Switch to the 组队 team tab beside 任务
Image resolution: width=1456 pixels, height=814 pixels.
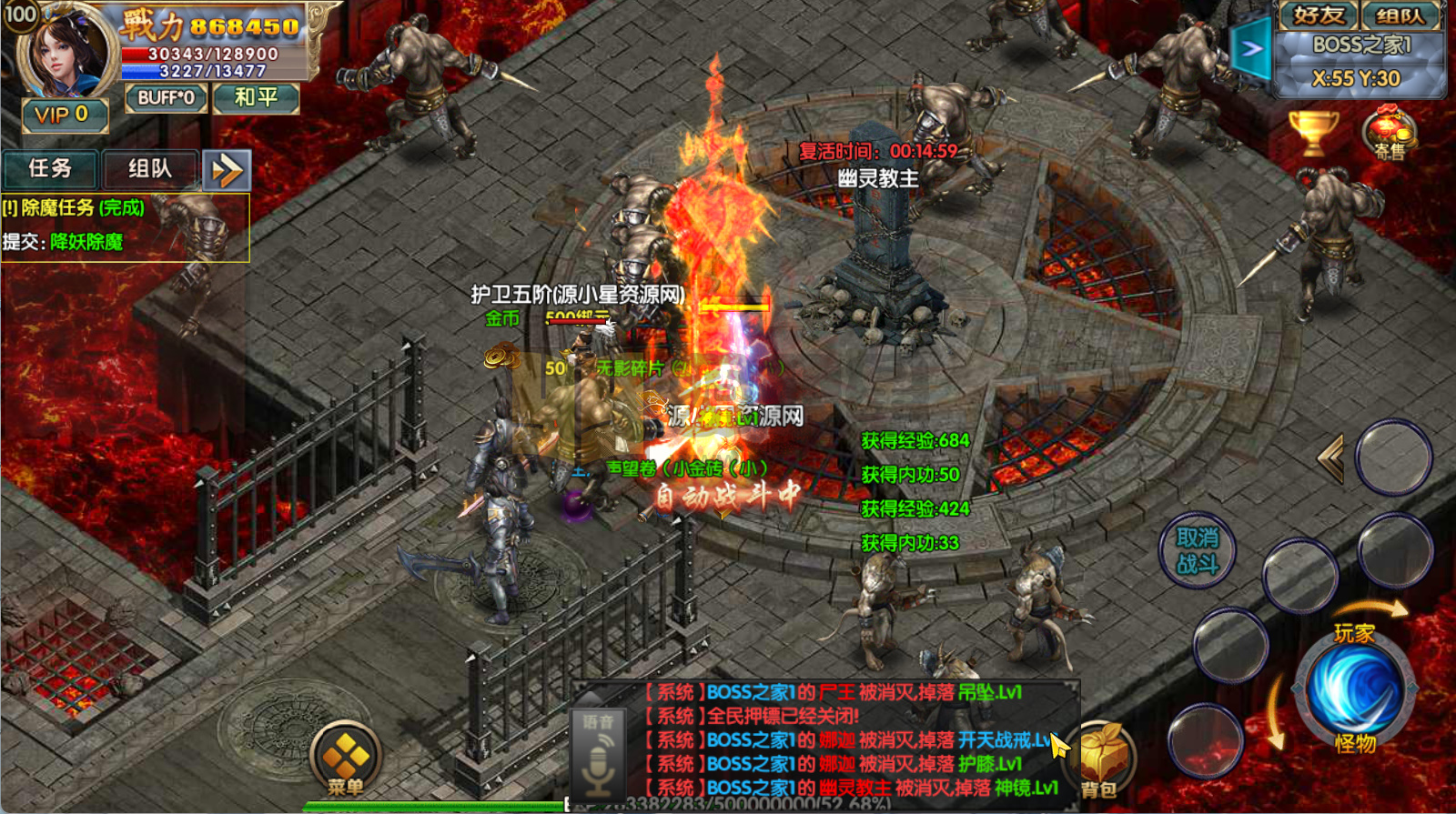[x=150, y=168]
